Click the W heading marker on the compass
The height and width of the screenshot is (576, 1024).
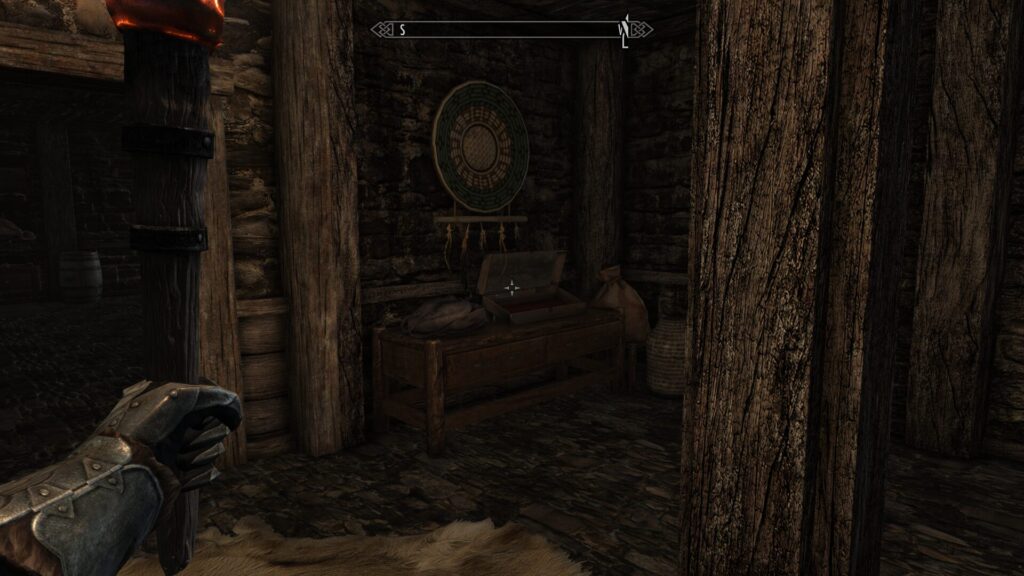(623, 29)
